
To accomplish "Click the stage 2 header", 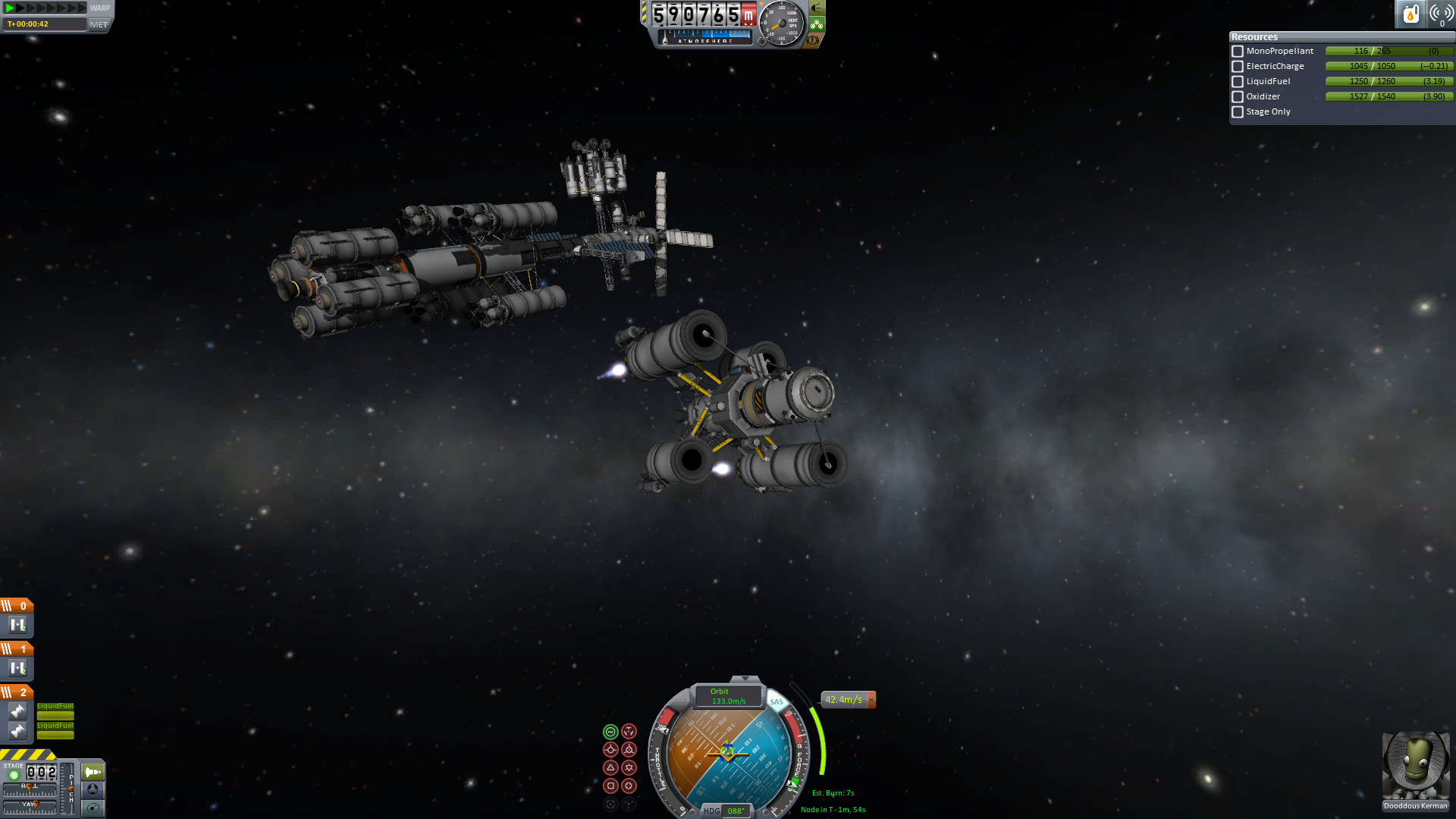I will [17, 692].
